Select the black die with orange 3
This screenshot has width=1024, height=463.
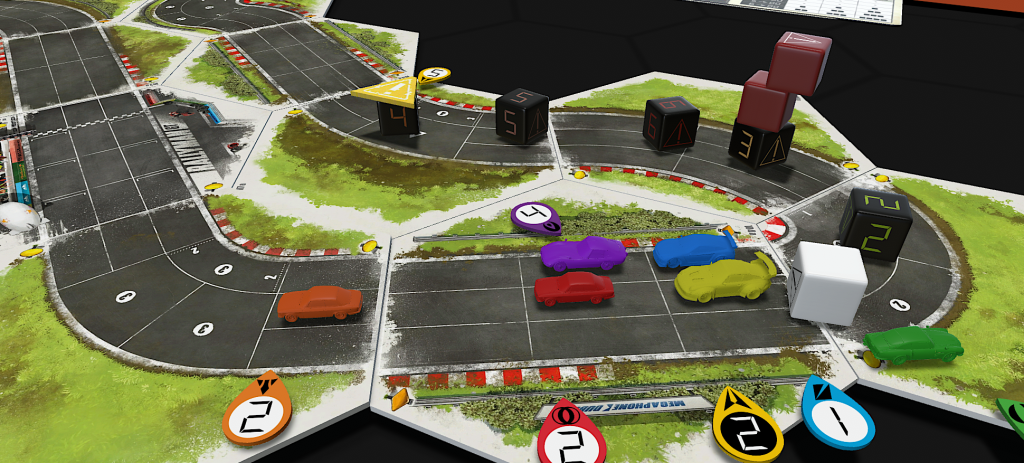coord(762,144)
